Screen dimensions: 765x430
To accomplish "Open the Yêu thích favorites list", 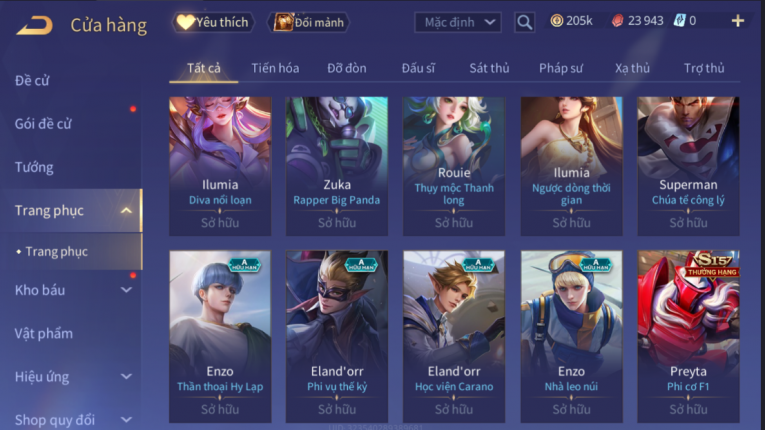I will [x=213, y=21].
